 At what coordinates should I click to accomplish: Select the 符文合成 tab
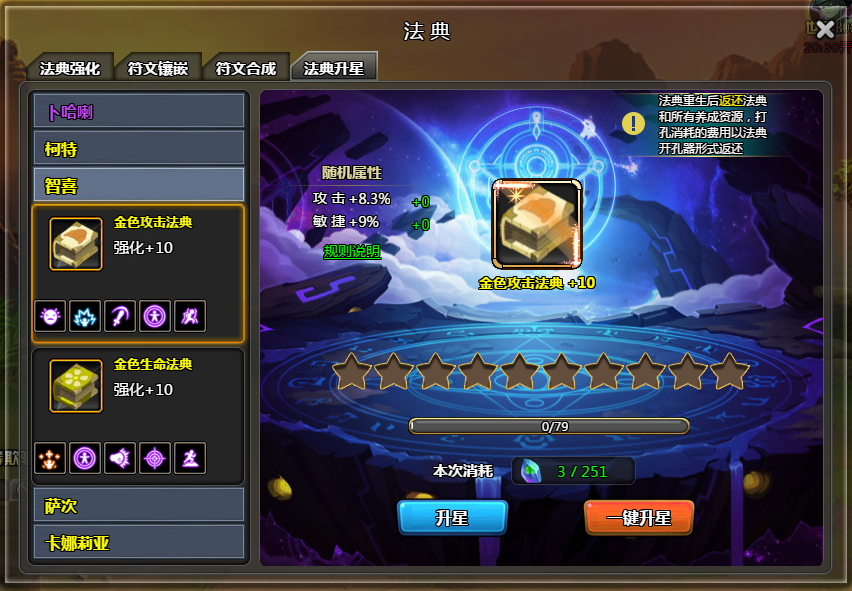click(246, 69)
